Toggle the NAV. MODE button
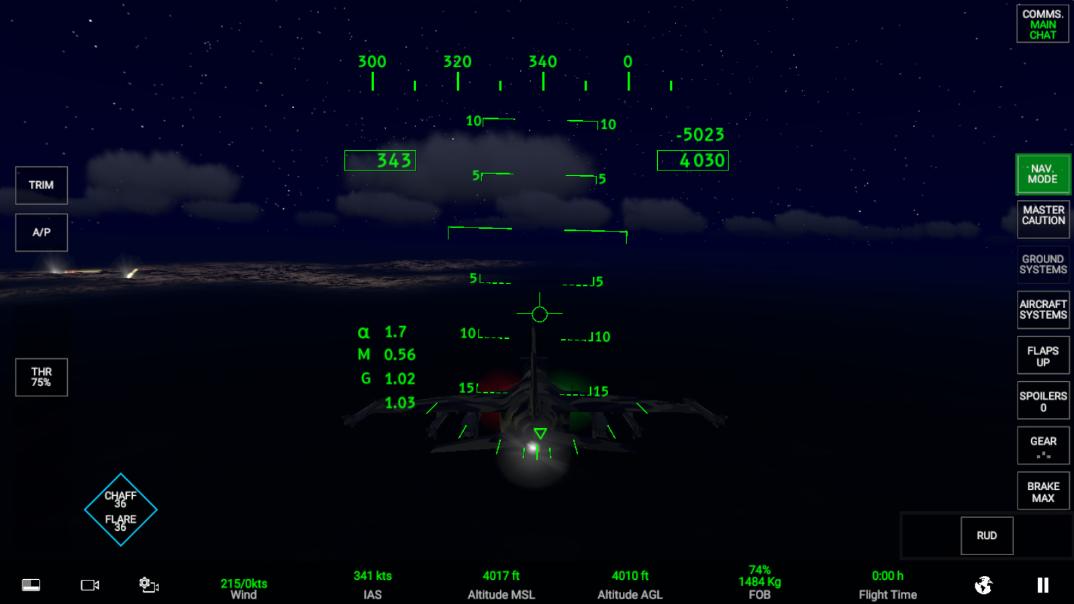 pos(1042,174)
